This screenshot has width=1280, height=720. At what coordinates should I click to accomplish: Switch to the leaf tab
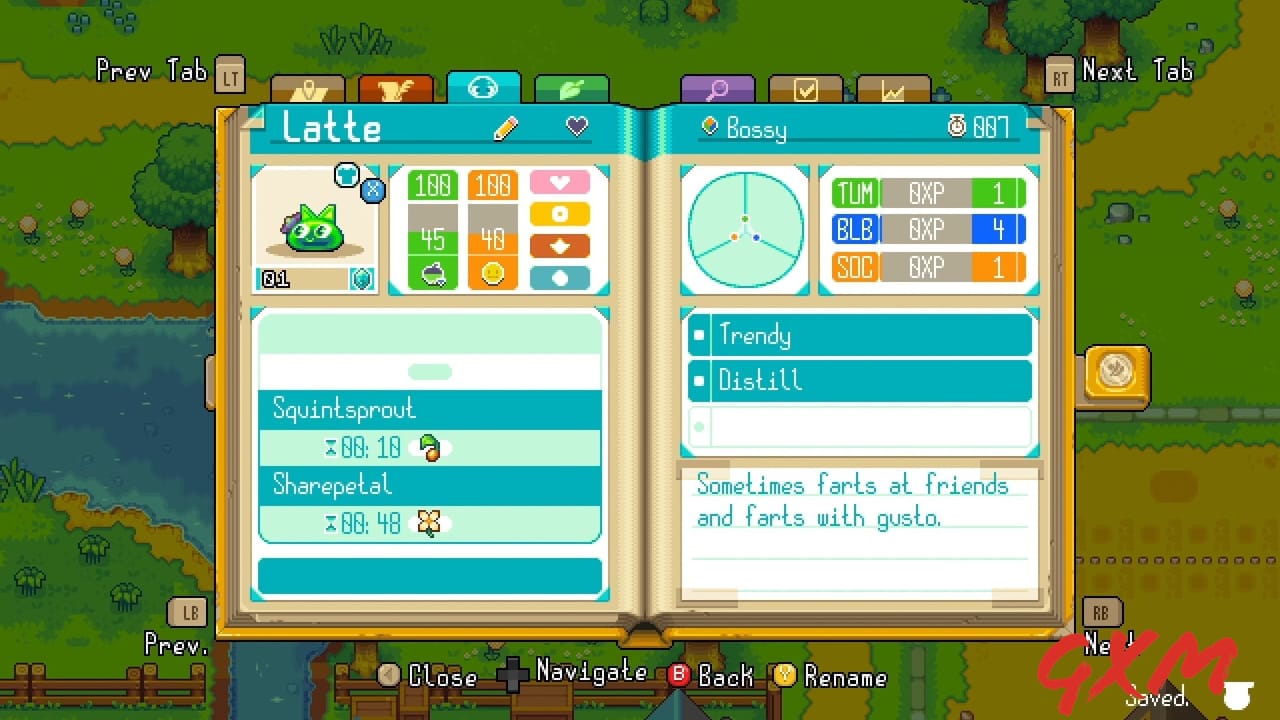(573, 88)
